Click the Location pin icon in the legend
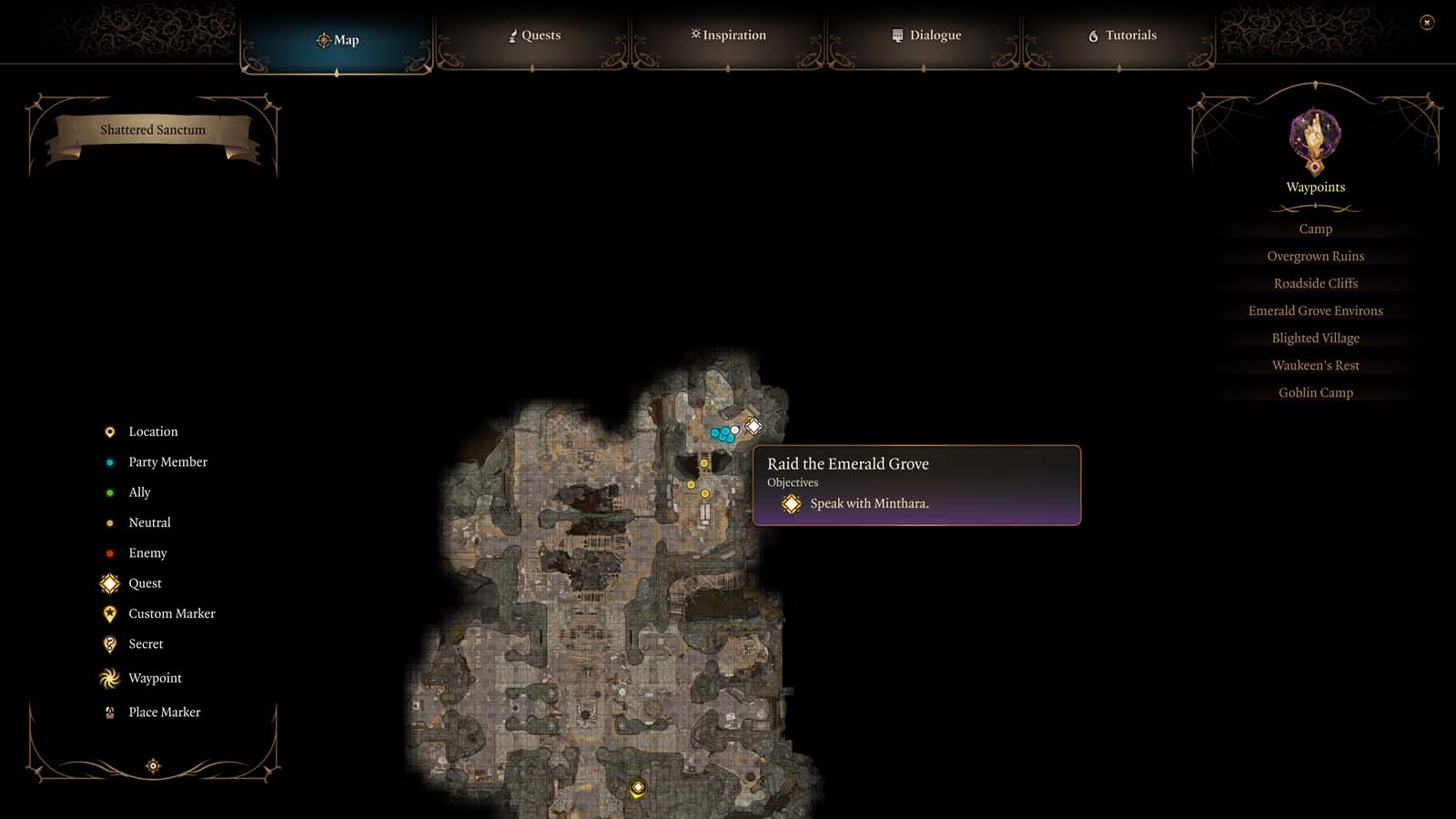The height and width of the screenshot is (819, 1456). point(110,431)
